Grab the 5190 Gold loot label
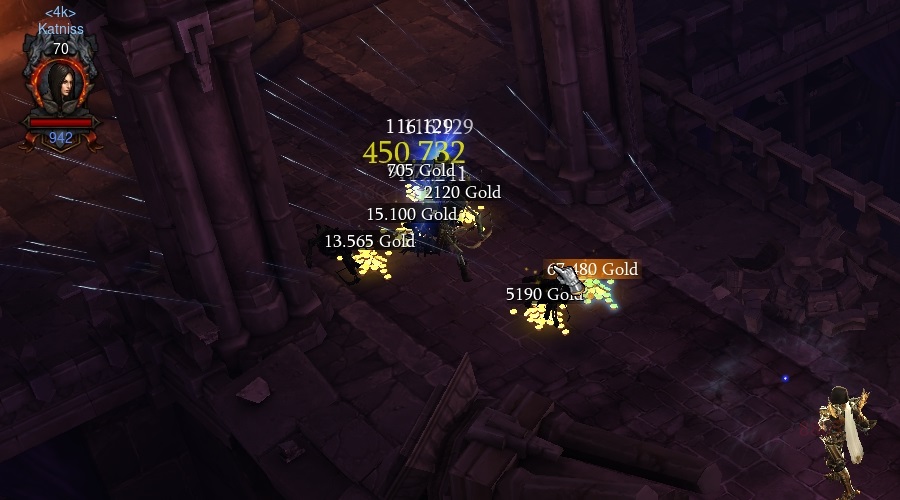This screenshot has height=500, width=900. (x=544, y=294)
